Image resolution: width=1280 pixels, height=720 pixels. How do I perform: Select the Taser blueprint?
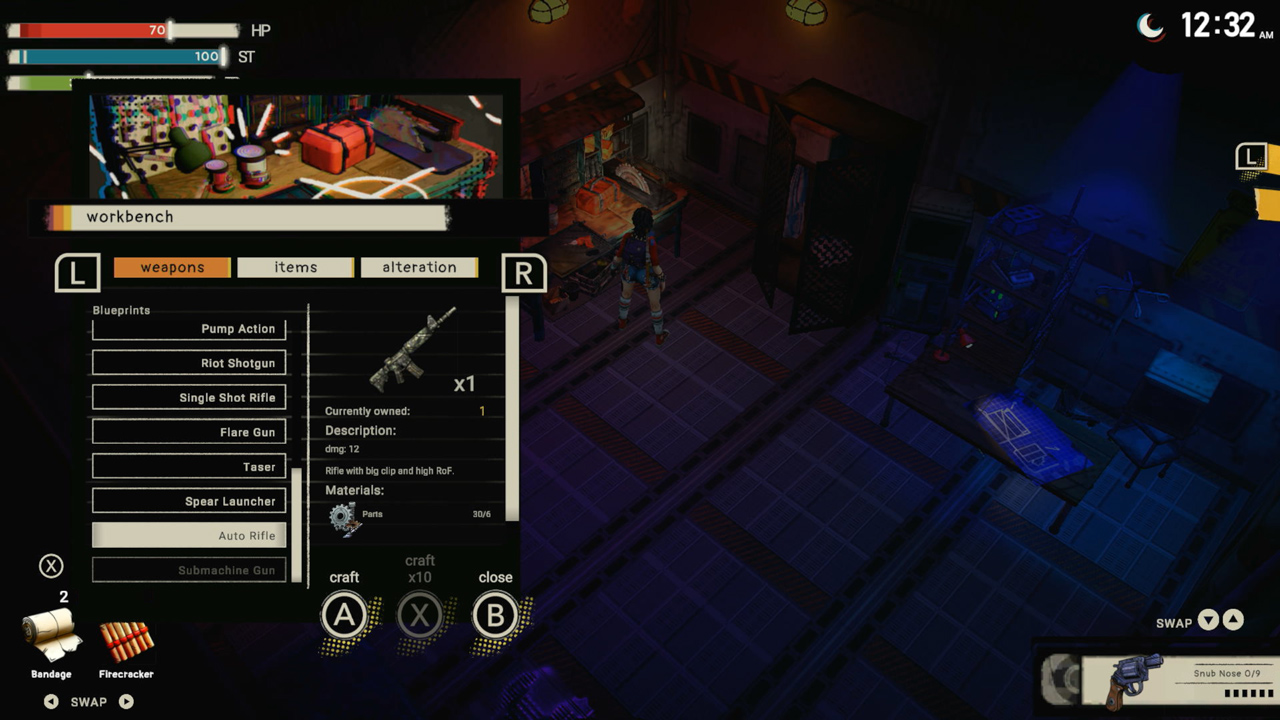188,466
